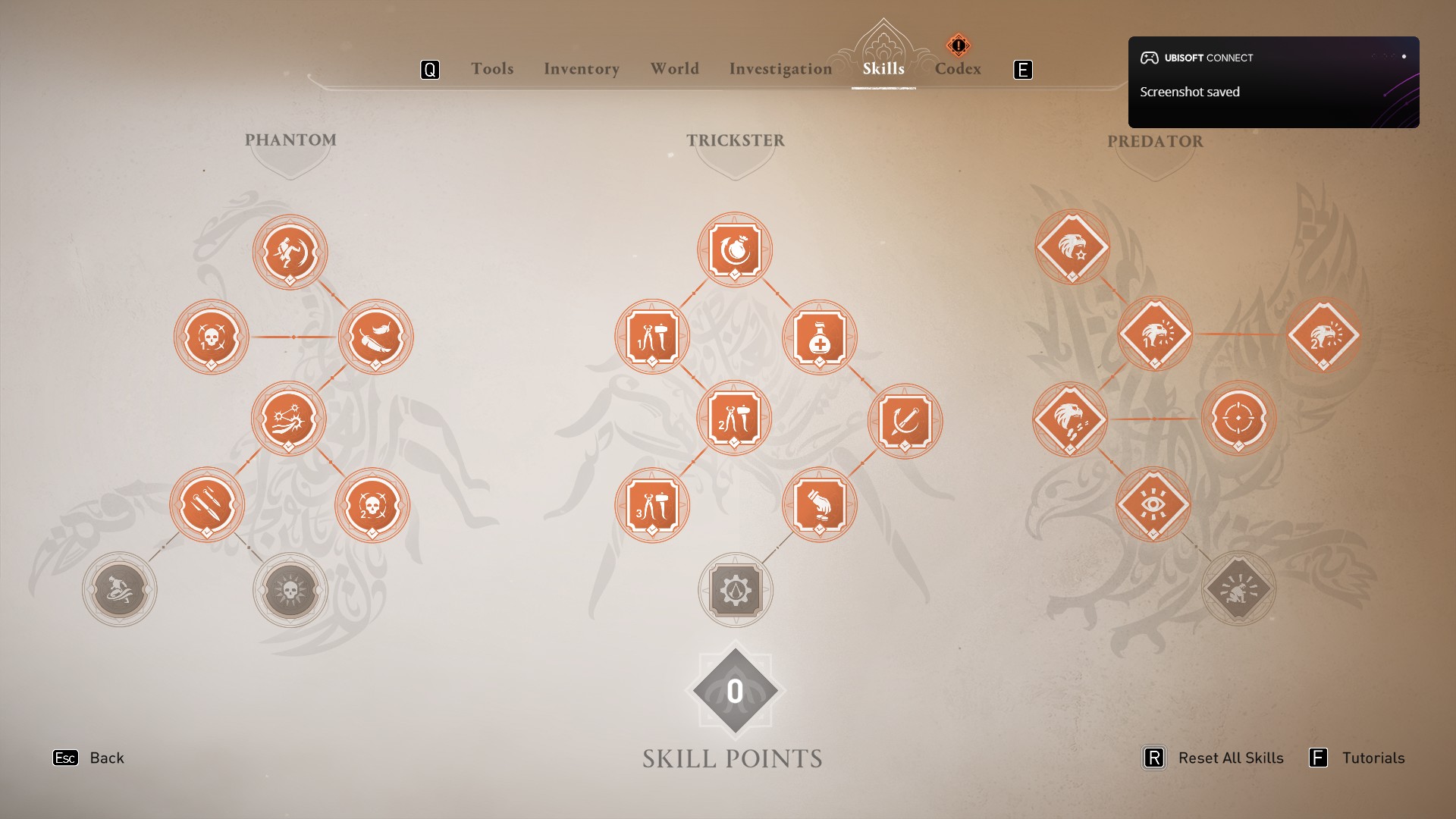Inspect the locked sun skull Phantom skill
Screen dimensions: 1456x819
tap(290, 589)
